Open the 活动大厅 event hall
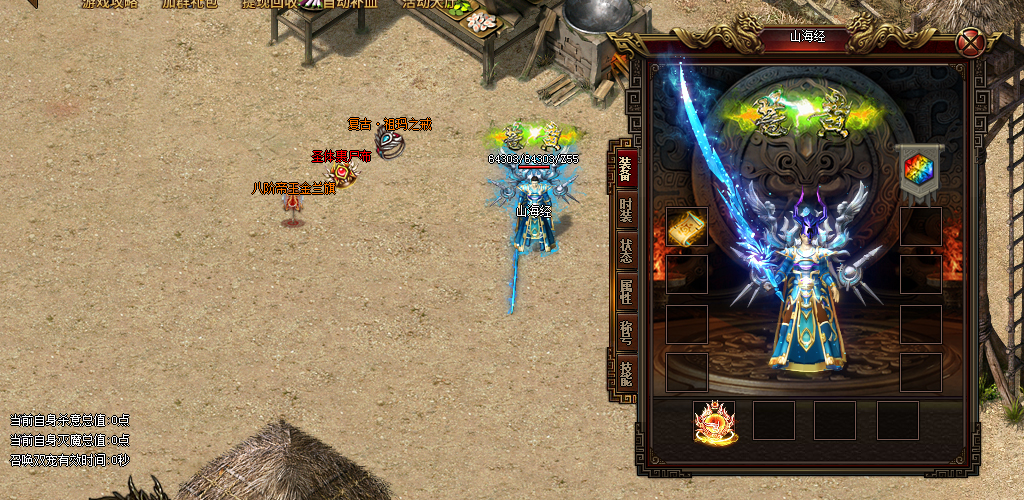This screenshot has height=500, width=1024. 428,4
